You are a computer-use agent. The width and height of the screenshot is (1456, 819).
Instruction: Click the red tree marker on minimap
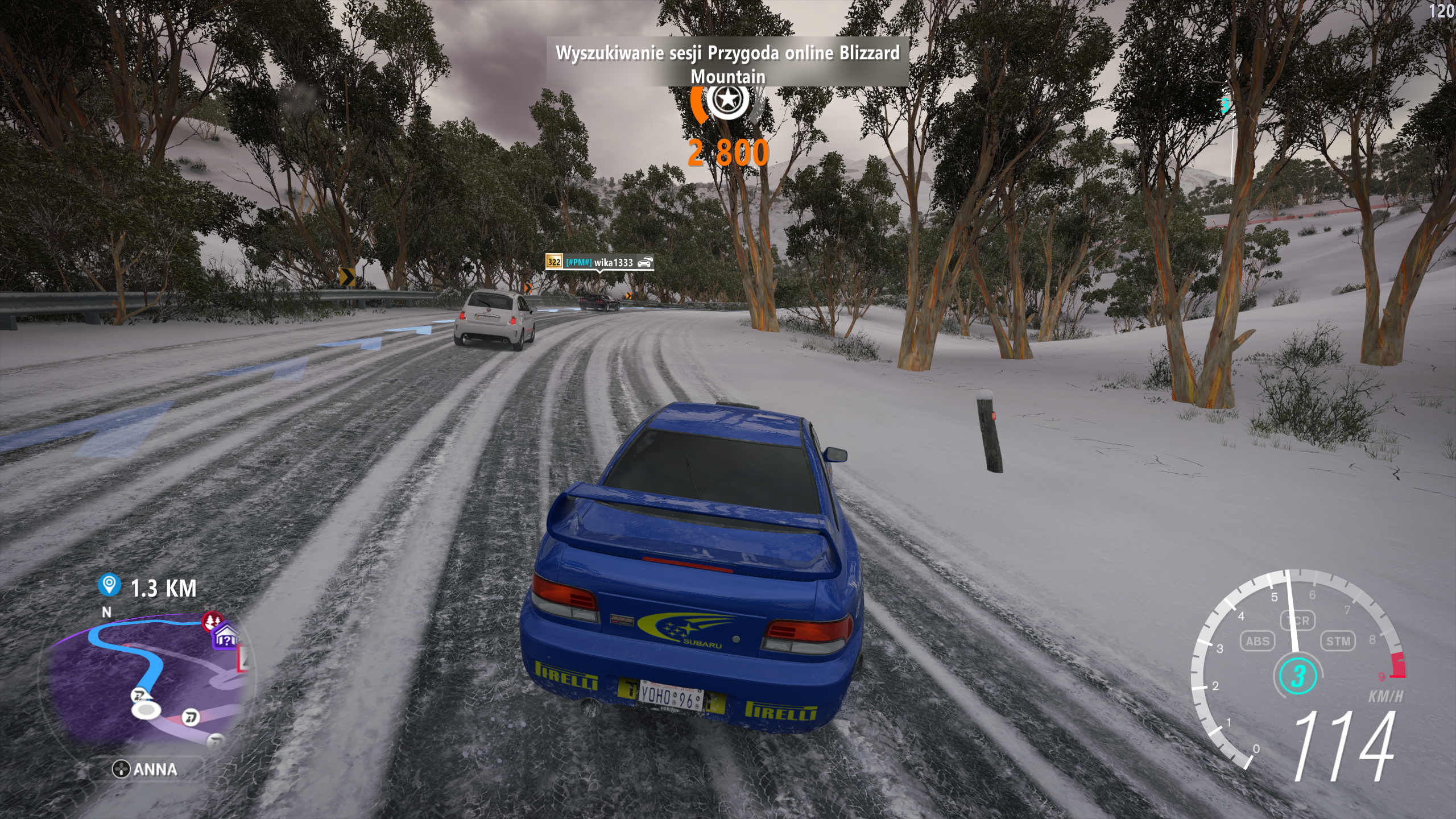coord(213,621)
